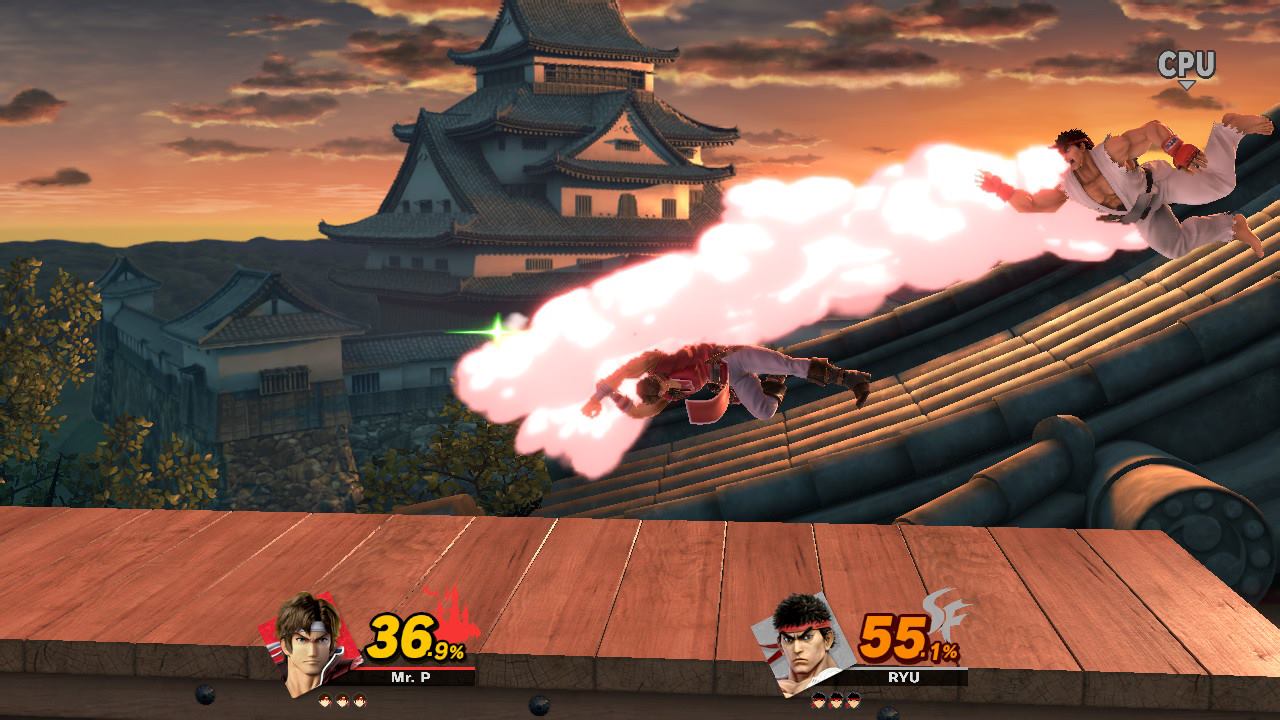Screen dimensions: 1280x720
Task: Click the CPU indicator tag above Ryu
Action: (1186, 67)
